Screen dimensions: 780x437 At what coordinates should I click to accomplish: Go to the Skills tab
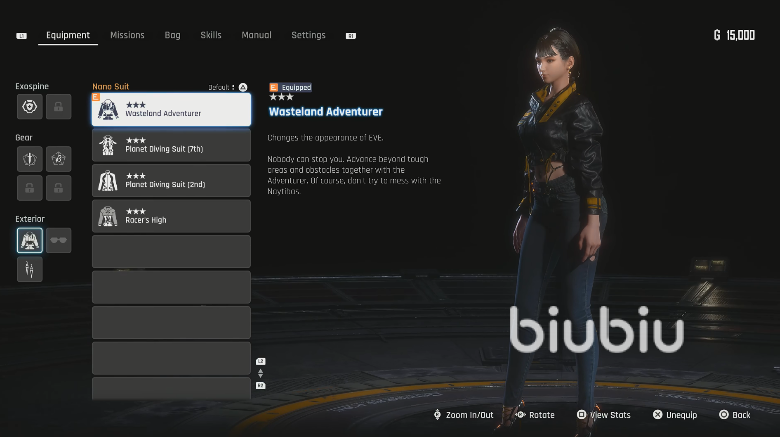pos(211,35)
